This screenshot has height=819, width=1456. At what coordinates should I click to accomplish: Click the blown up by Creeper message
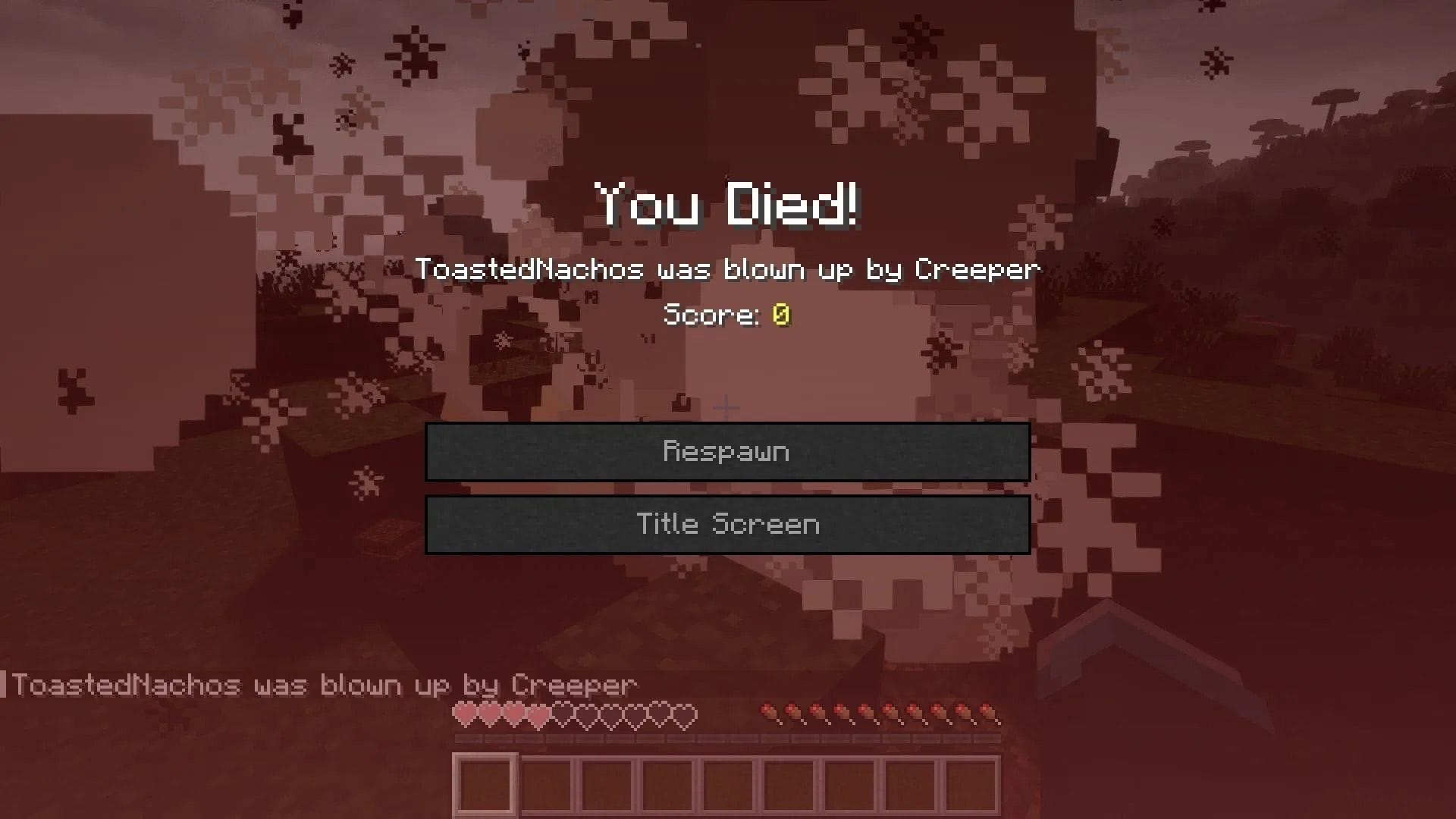(x=728, y=270)
